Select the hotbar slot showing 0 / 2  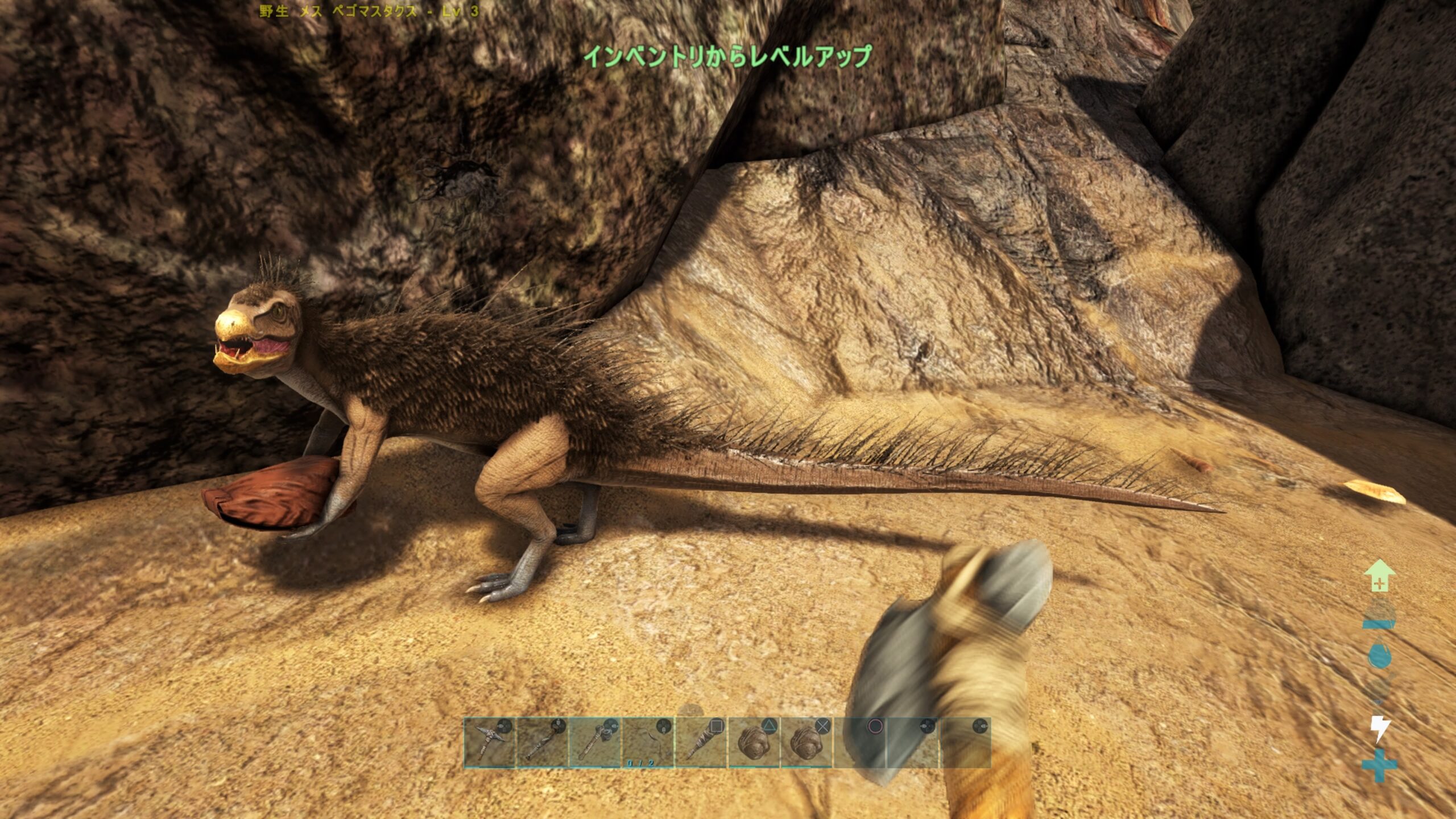tap(647, 742)
